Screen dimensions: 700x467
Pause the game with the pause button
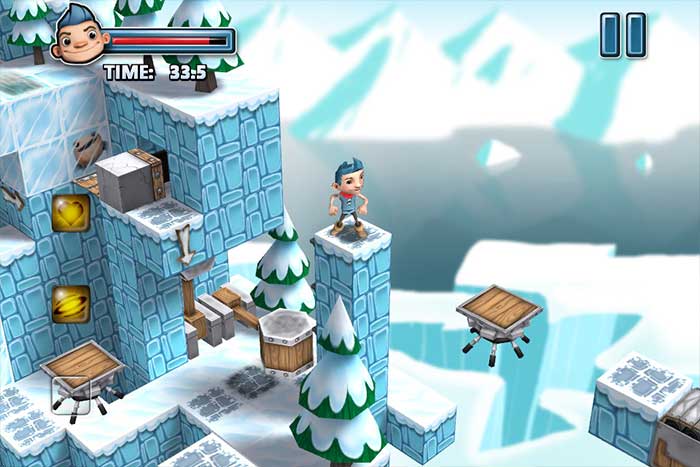(x=622, y=35)
